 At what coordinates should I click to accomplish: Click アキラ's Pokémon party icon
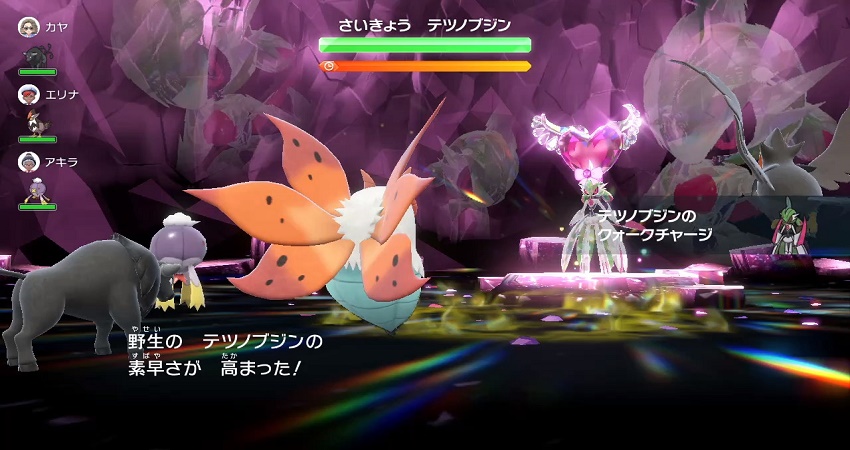36,188
